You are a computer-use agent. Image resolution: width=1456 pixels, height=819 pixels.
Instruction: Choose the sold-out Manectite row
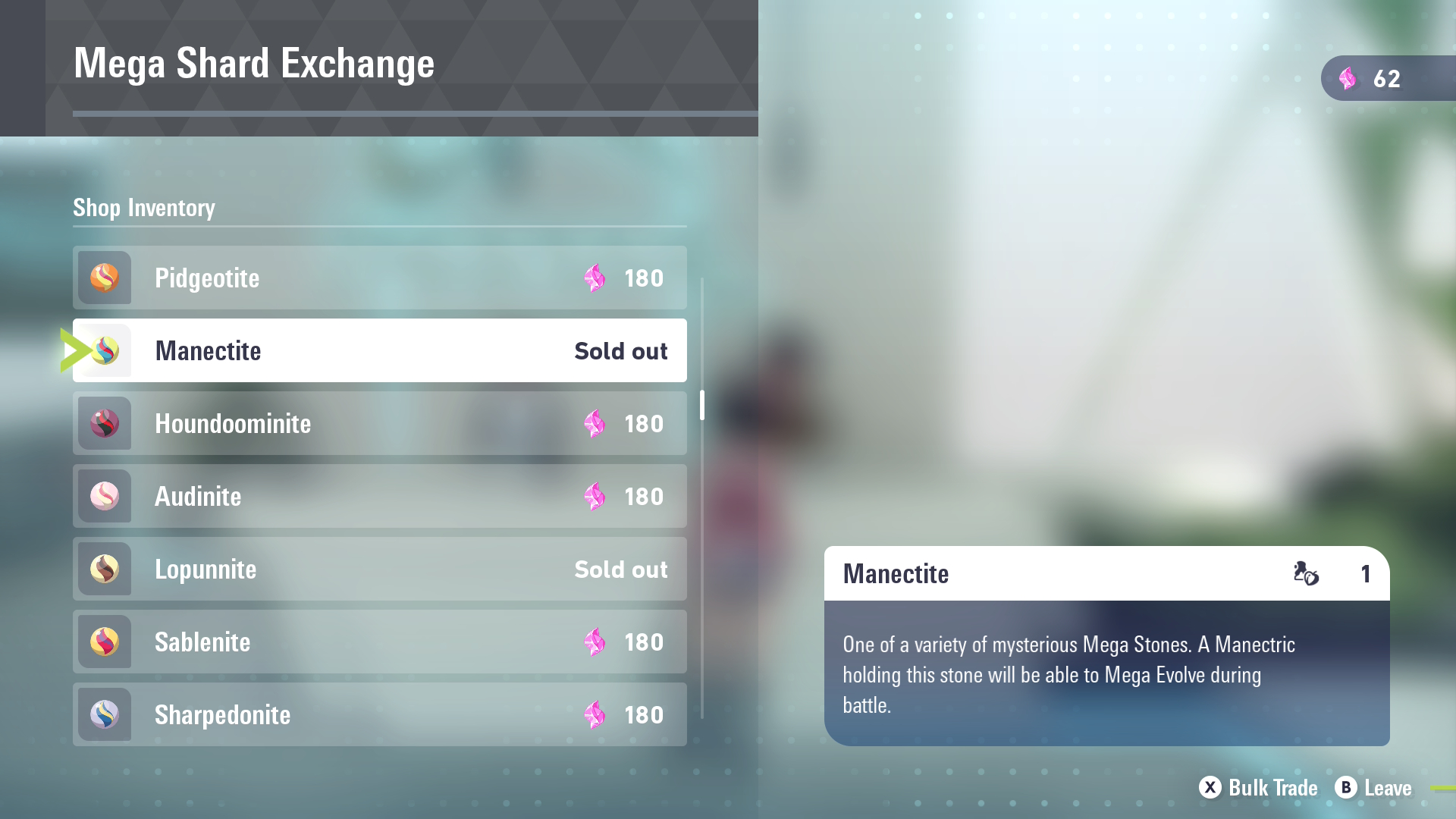[379, 350]
